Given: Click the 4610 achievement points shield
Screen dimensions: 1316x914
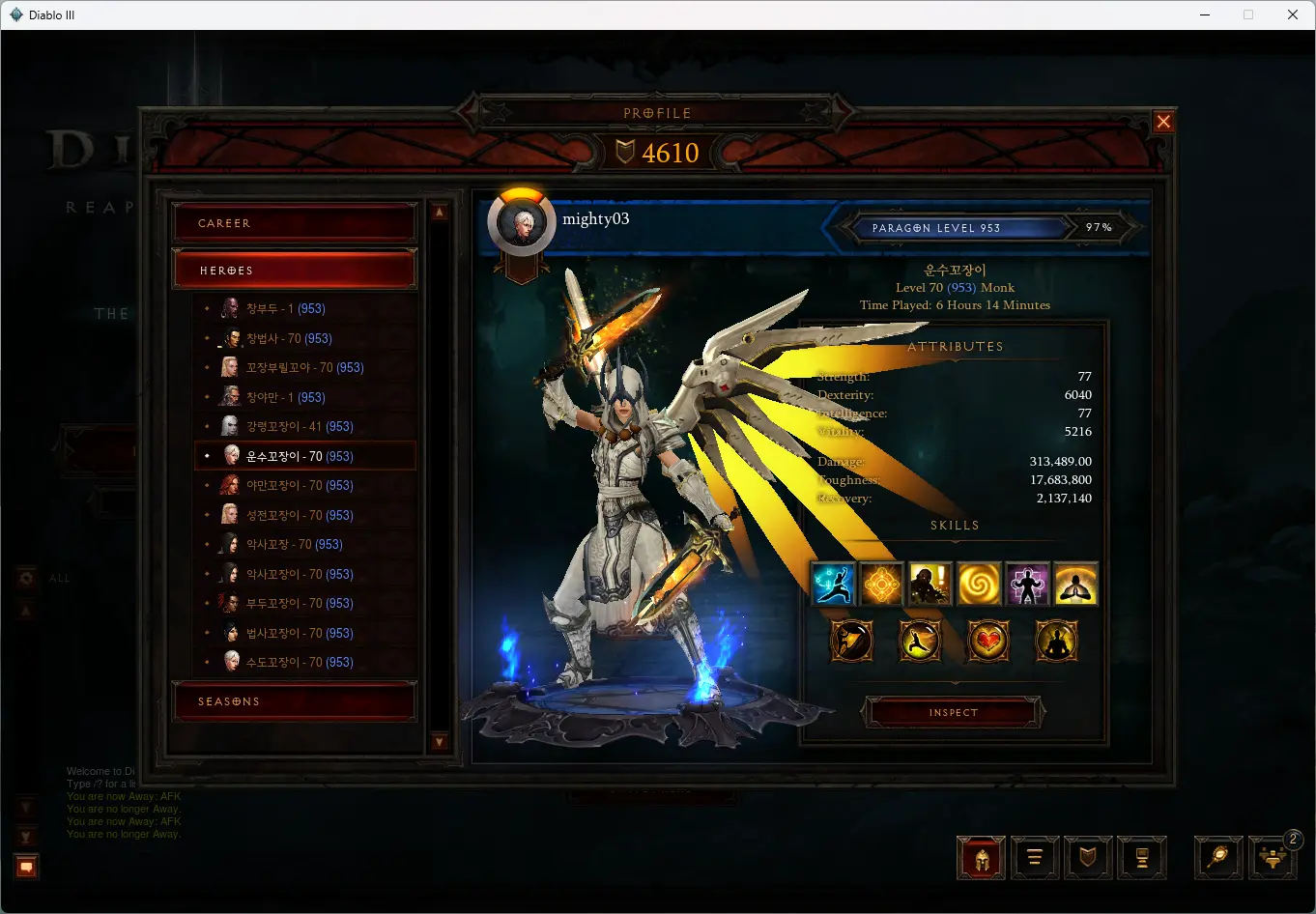Looking at the screenshot, I should pyautogui.click(x=657, y=153).
